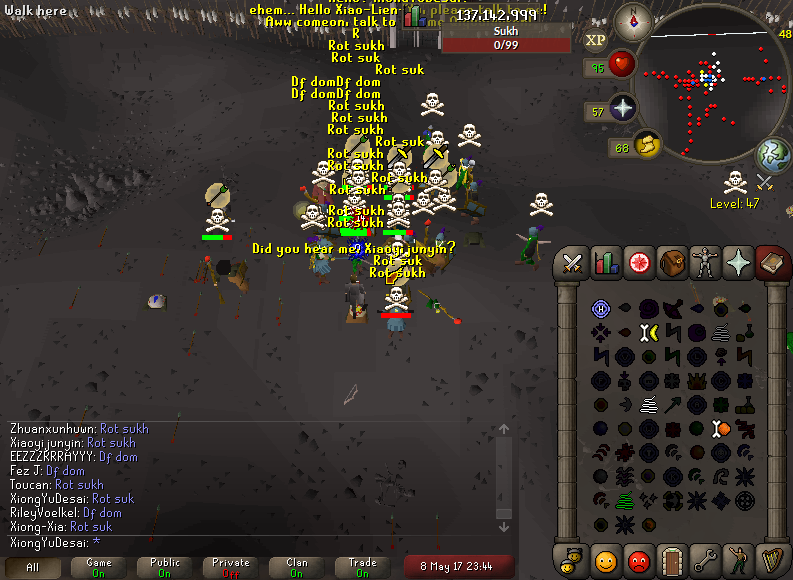Open the Music Player harp tab
The image size is (793, 580).
tap(771, 561)
